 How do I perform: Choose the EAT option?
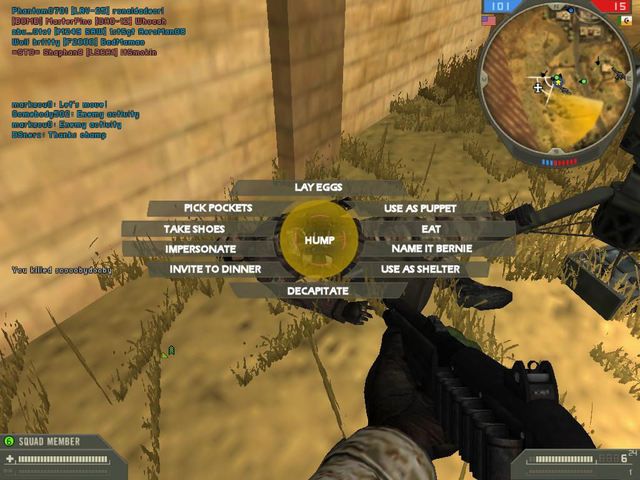pyautogui.click(x=431, y=229)
